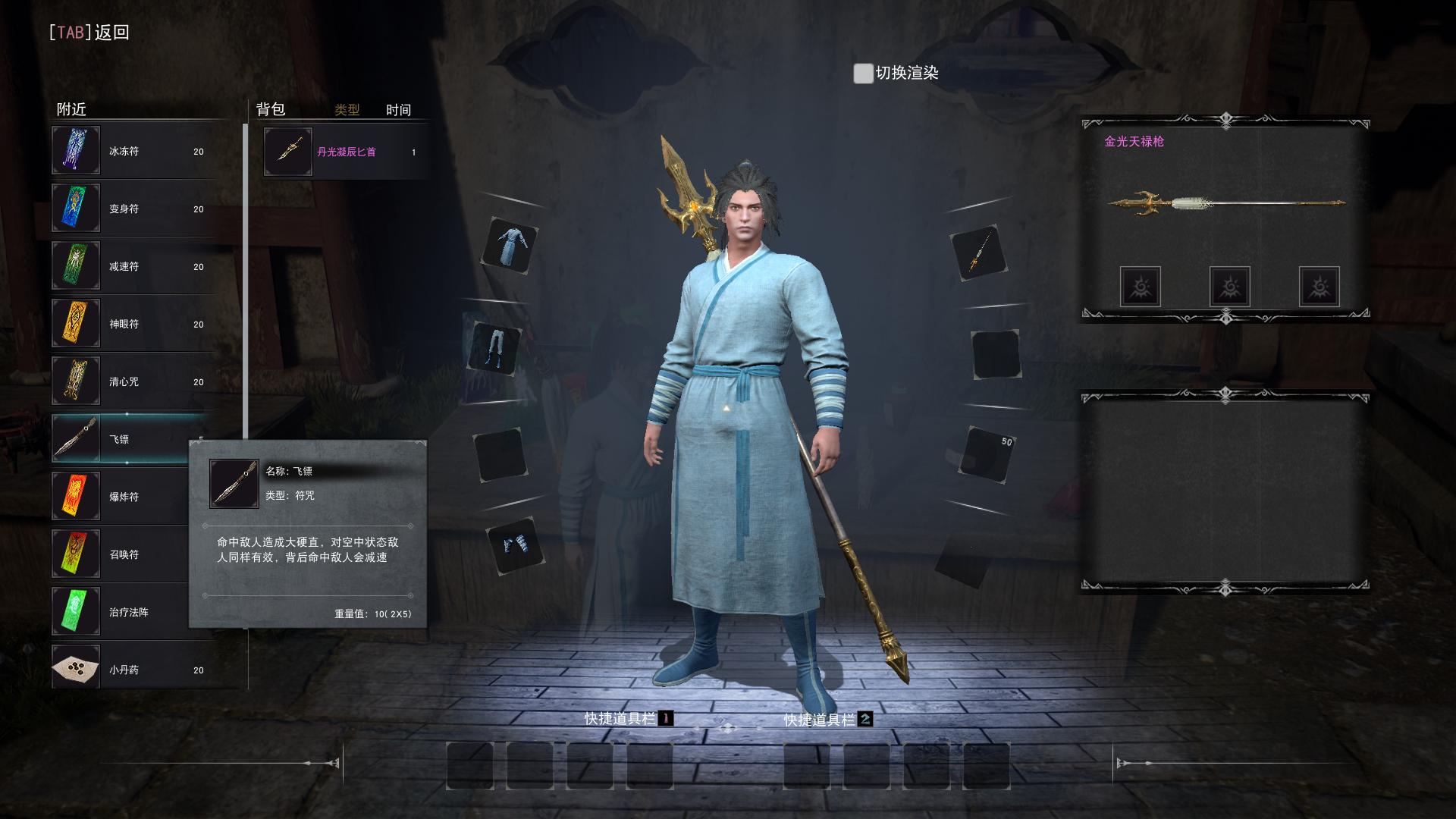This screenshot has height=819, width=1456.
Task: Select the 减速符 talisman
Action: point(133,266)
